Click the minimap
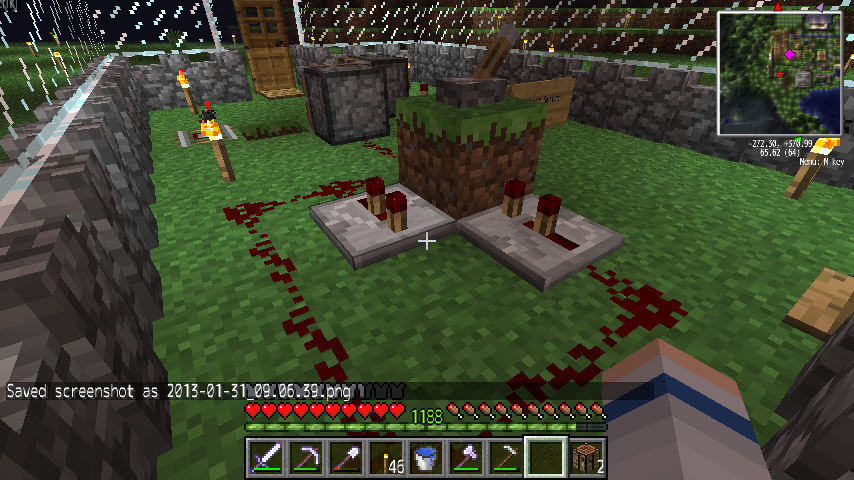The height and width of the screenshot is (480, 854). [779, 72]
